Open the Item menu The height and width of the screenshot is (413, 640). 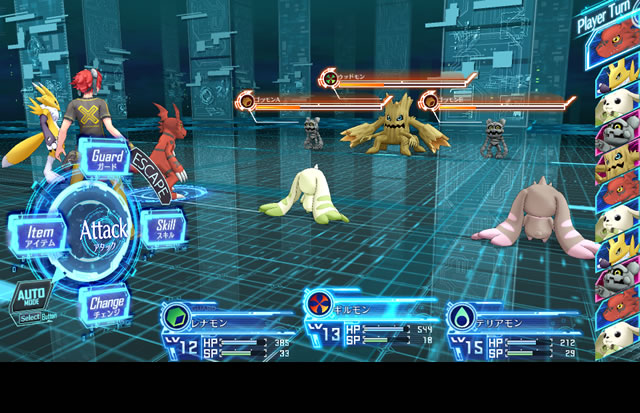click(39, 234)
